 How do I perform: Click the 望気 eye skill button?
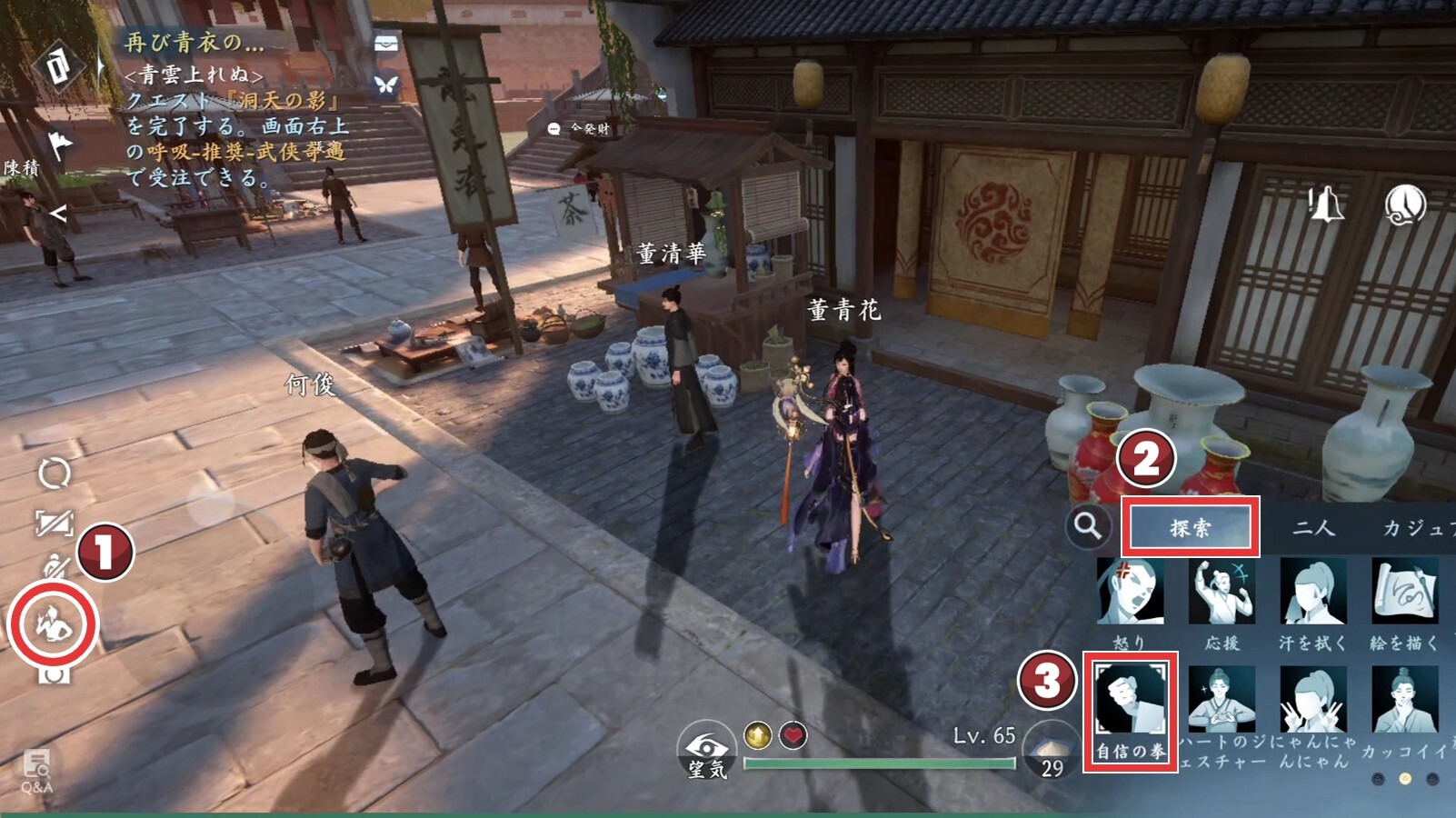(706, 751)
